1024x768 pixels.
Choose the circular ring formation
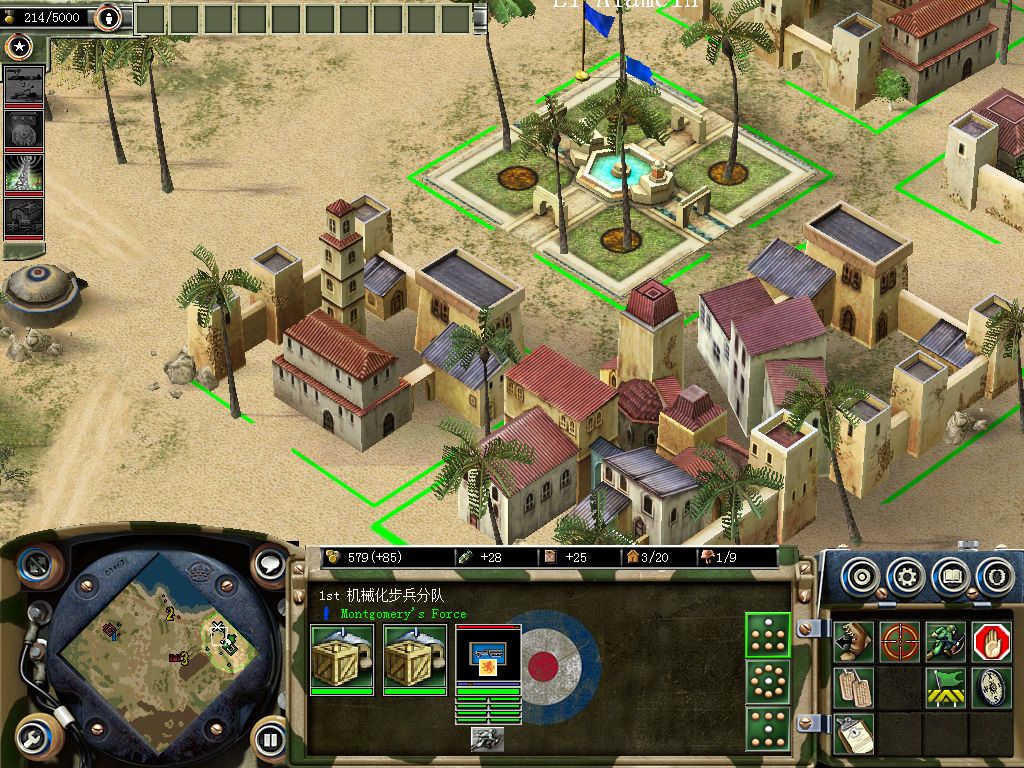(767, 681)
